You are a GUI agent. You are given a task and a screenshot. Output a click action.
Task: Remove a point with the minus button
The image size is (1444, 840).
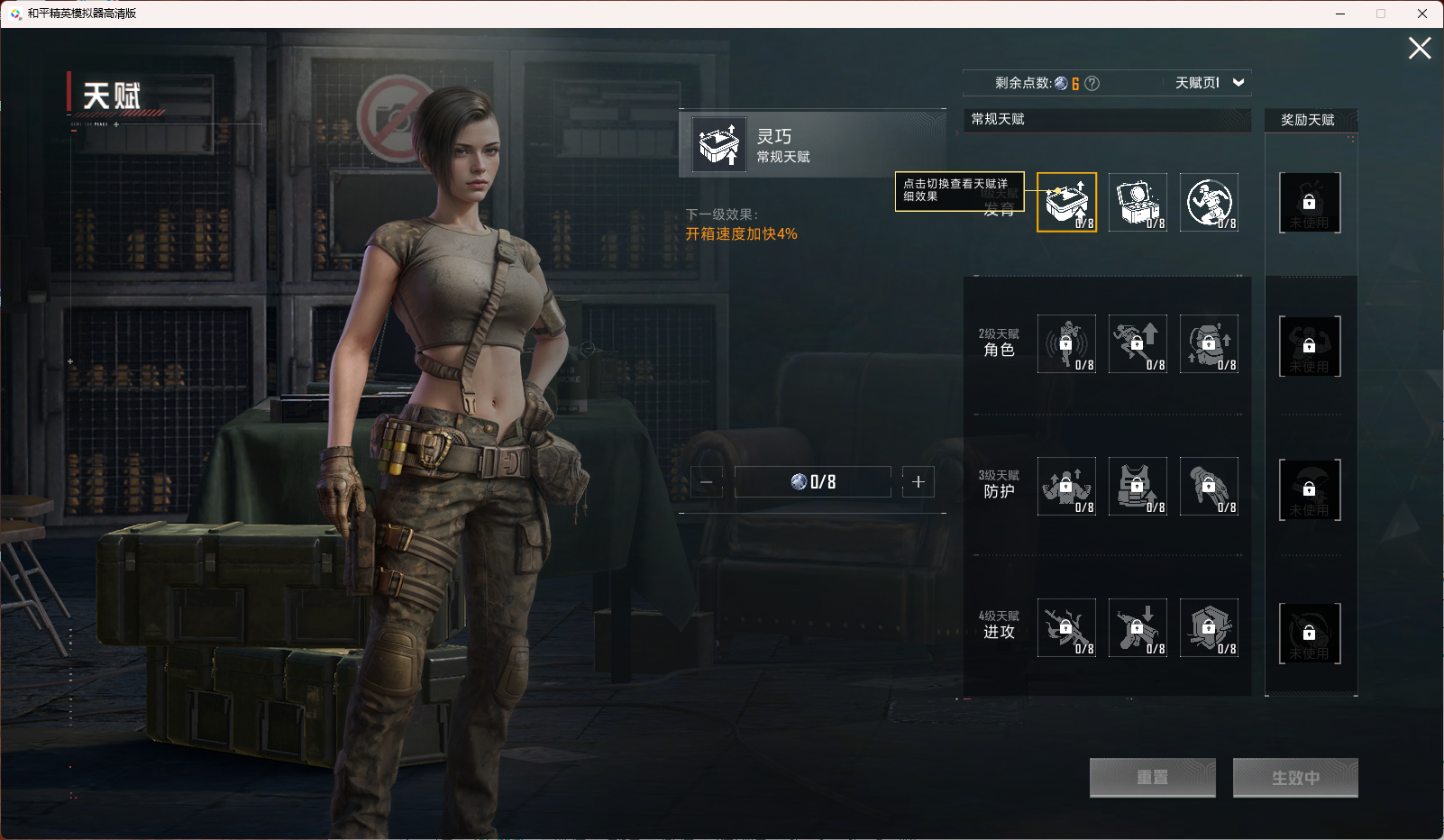pyautogui.click(x=706, y=482)
